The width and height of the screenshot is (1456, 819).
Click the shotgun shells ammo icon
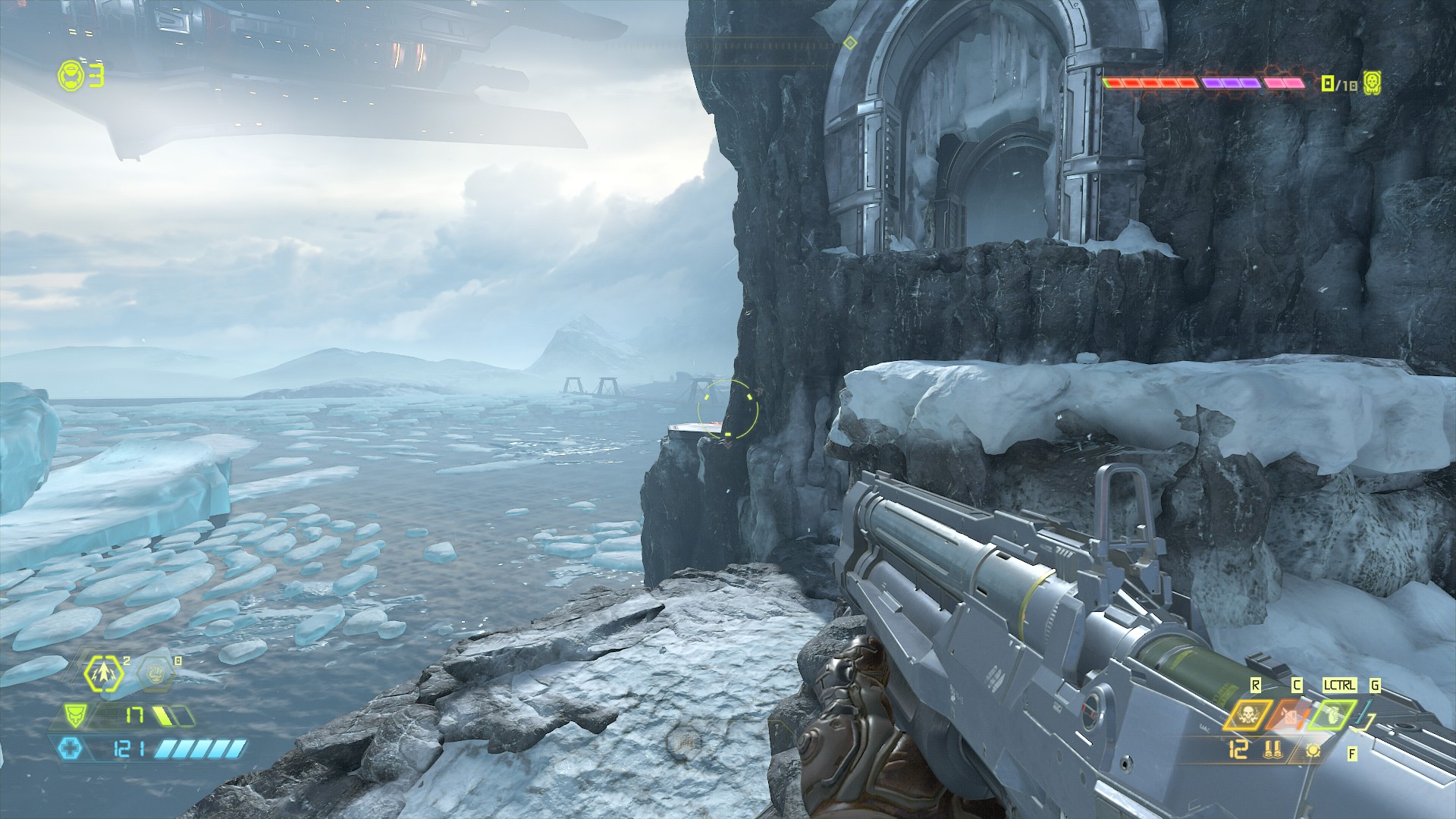coord(1272,750)
